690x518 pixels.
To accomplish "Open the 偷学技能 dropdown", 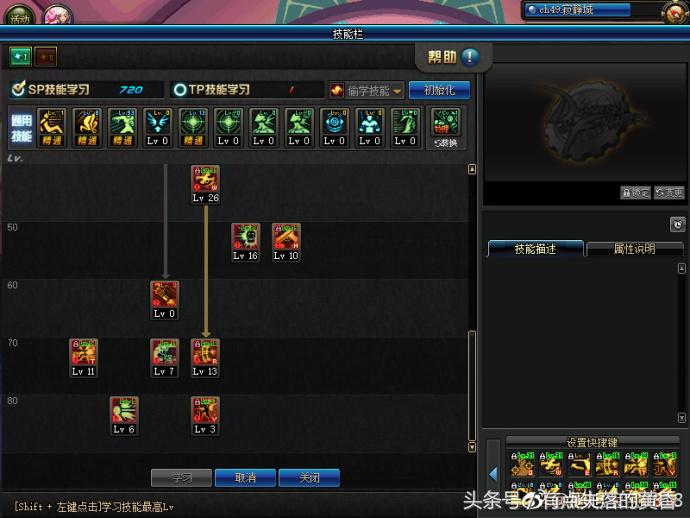I will coord(367,90).
